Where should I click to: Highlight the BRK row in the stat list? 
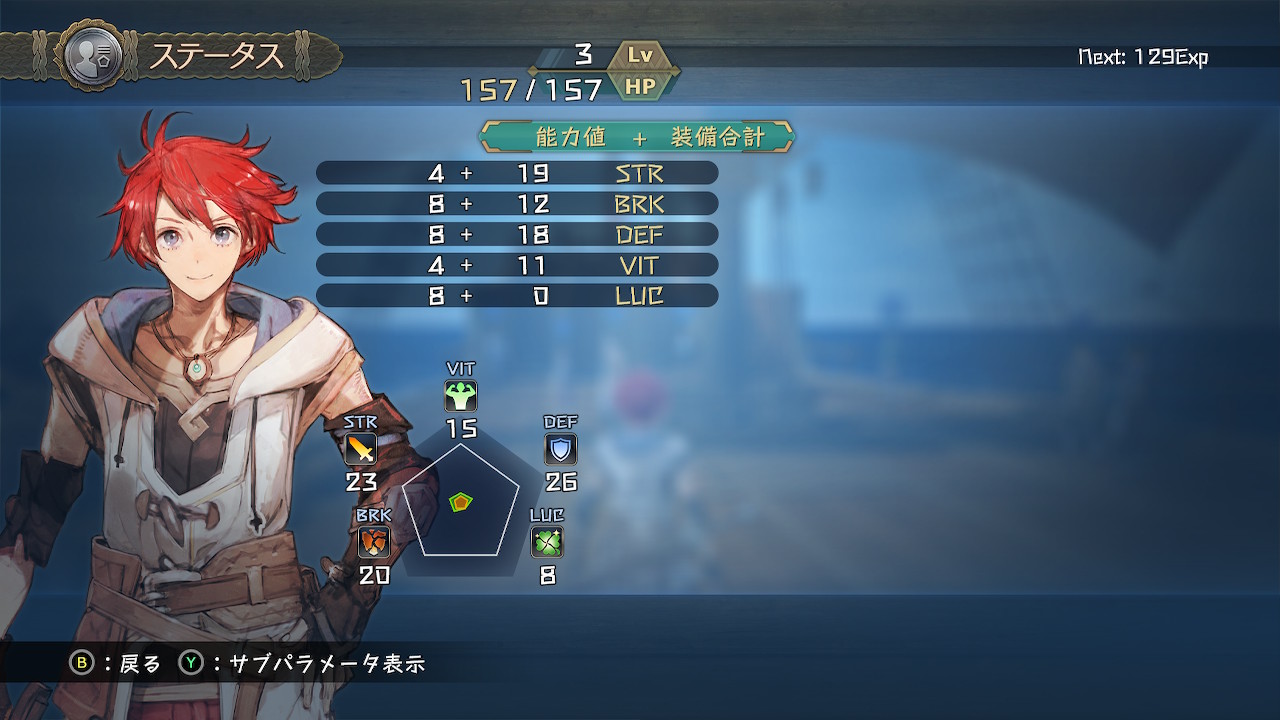(x=517, y=204)
